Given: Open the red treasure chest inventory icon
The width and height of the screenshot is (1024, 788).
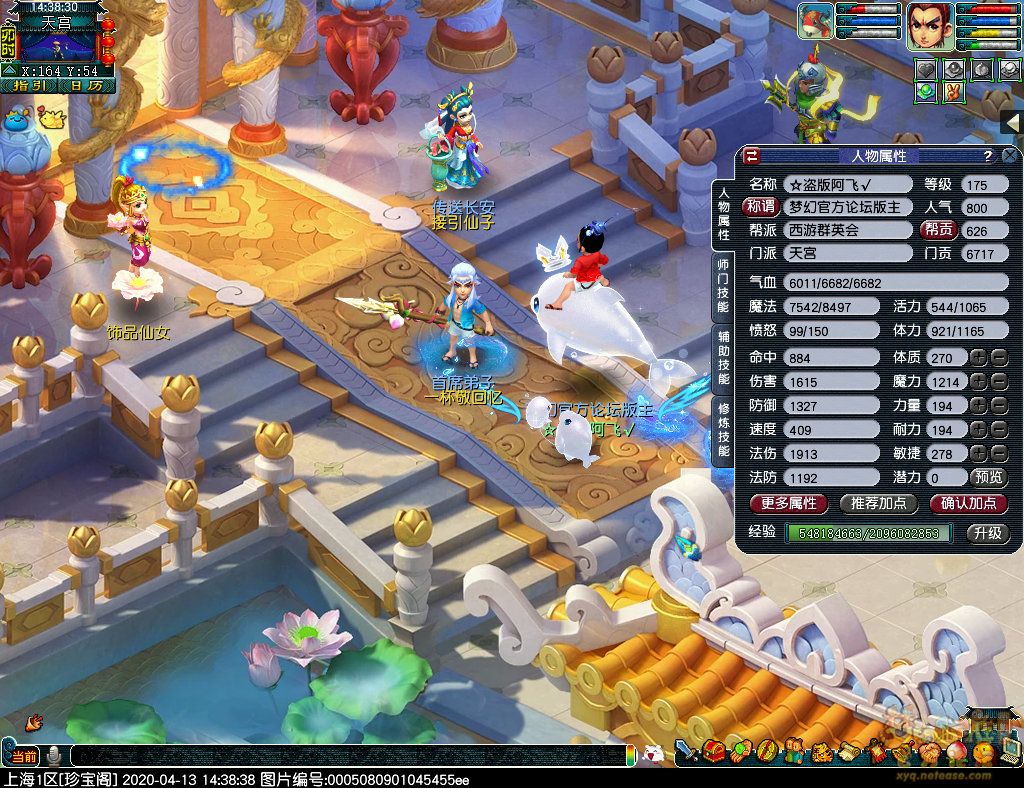Looking at the screenshot, I should point(714,751).
